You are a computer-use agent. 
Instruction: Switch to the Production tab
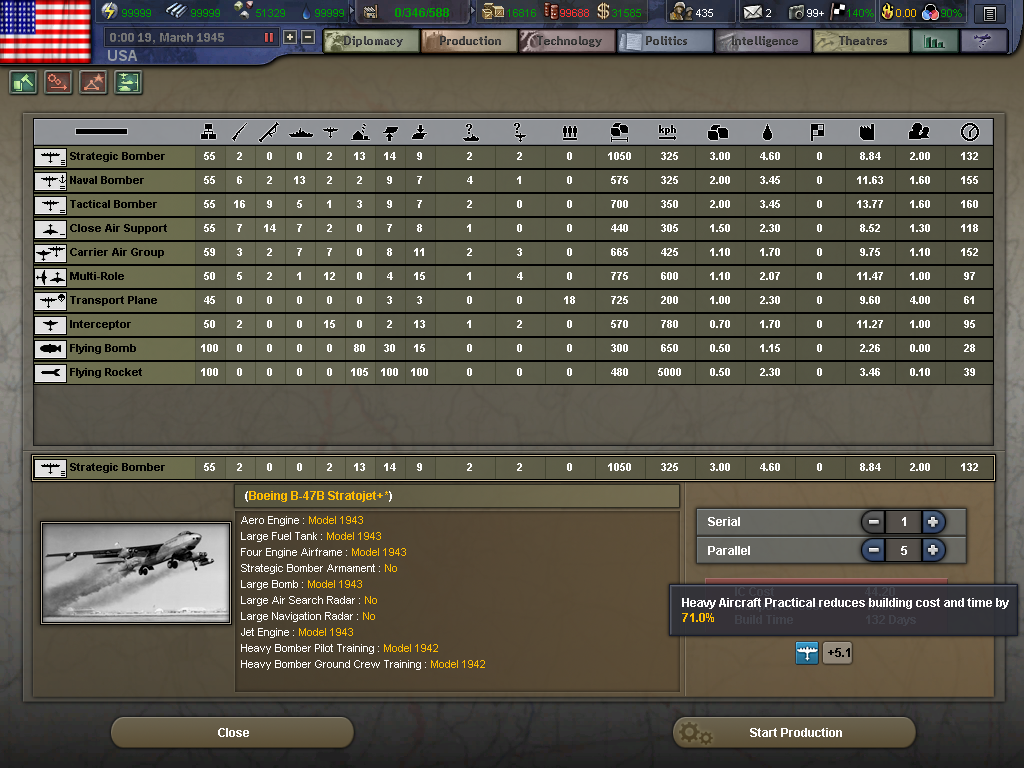[x=468, y=41]
